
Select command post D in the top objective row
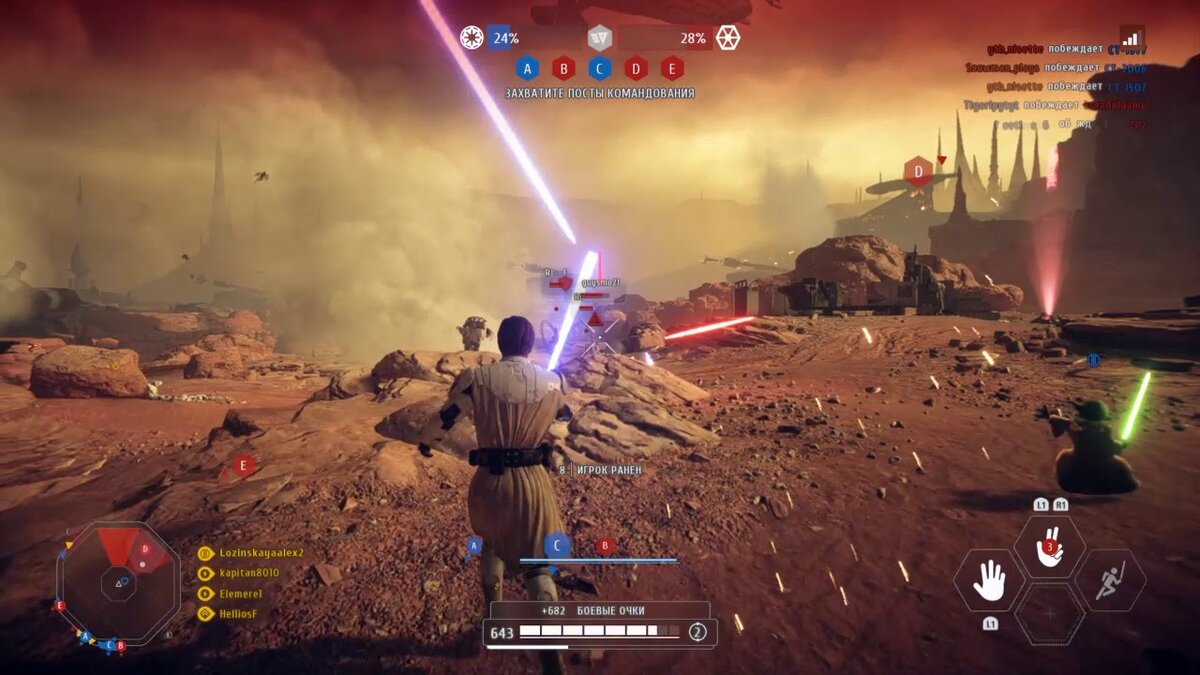[636, 68]
